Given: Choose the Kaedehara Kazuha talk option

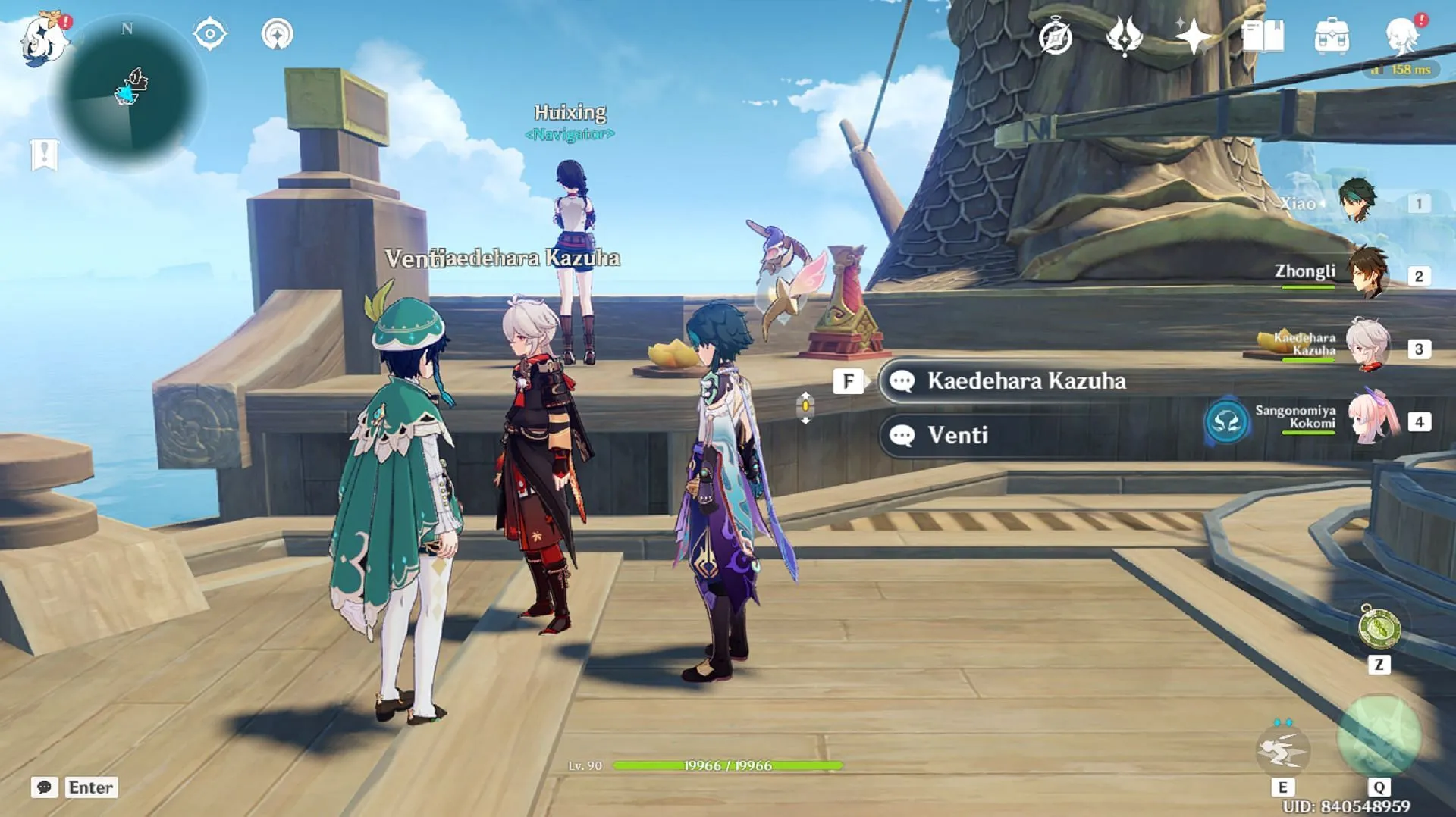Looking at the screenshot, I should (1025, 380).
